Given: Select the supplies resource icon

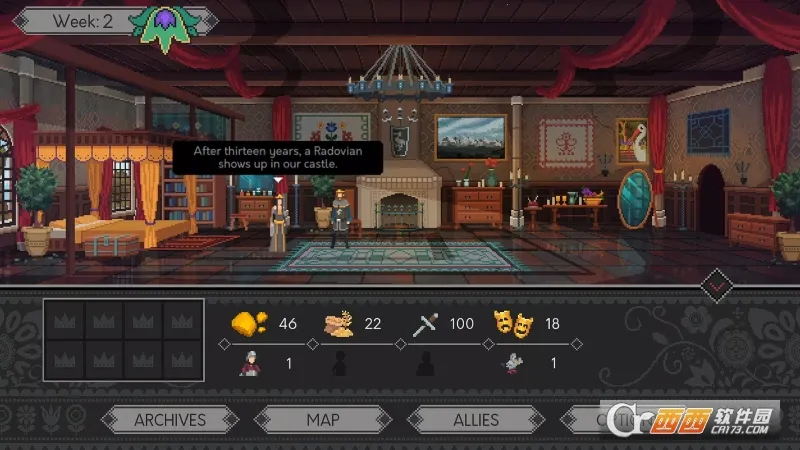Looking at the screenshot, I should [338, 324].
